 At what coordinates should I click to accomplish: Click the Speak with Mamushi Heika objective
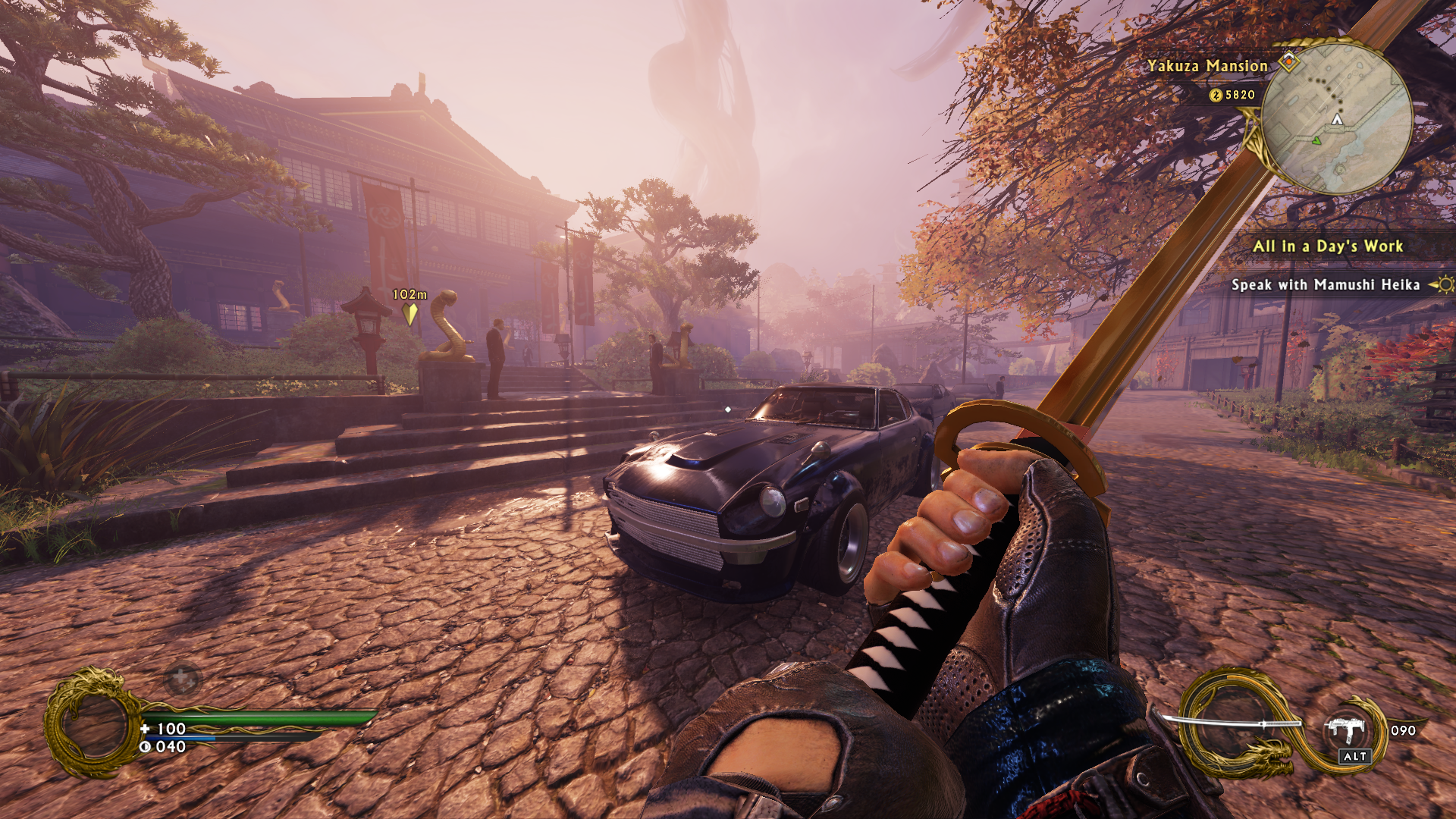[1325, 285]
